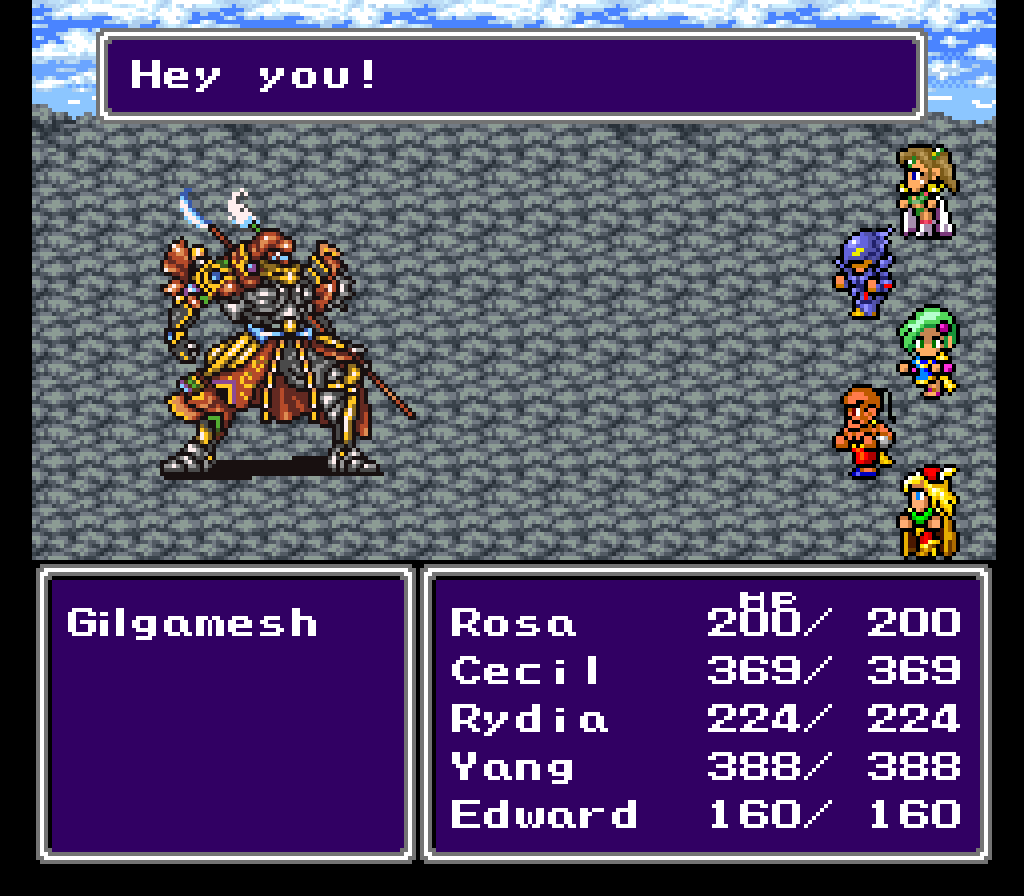Click Yang's name in the party list
Screen dimensions: 1024x896
(x=512, y=766)
